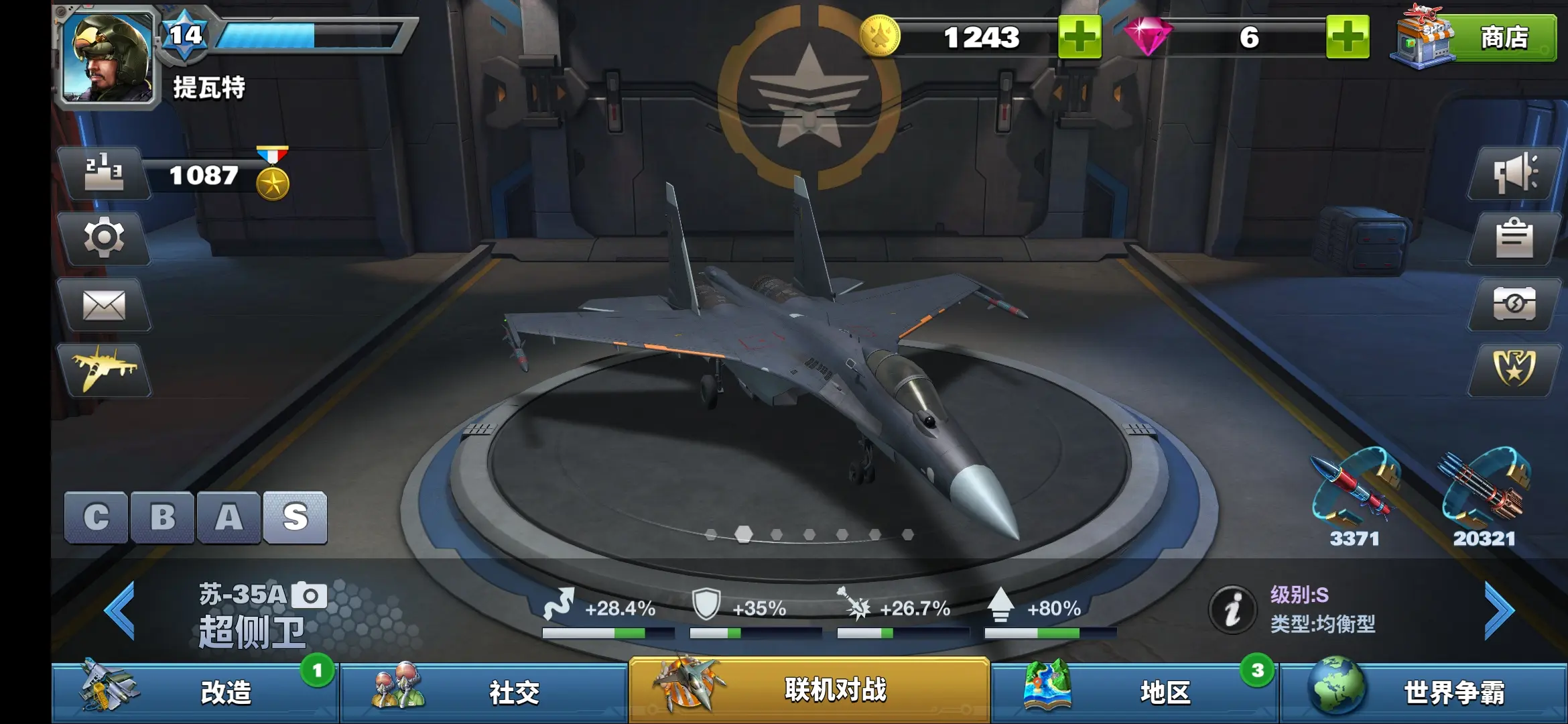Viewport: 1568px width, 724px height.
Task: Show the previous aircraft with left arrow
Action: click(121, 610)
